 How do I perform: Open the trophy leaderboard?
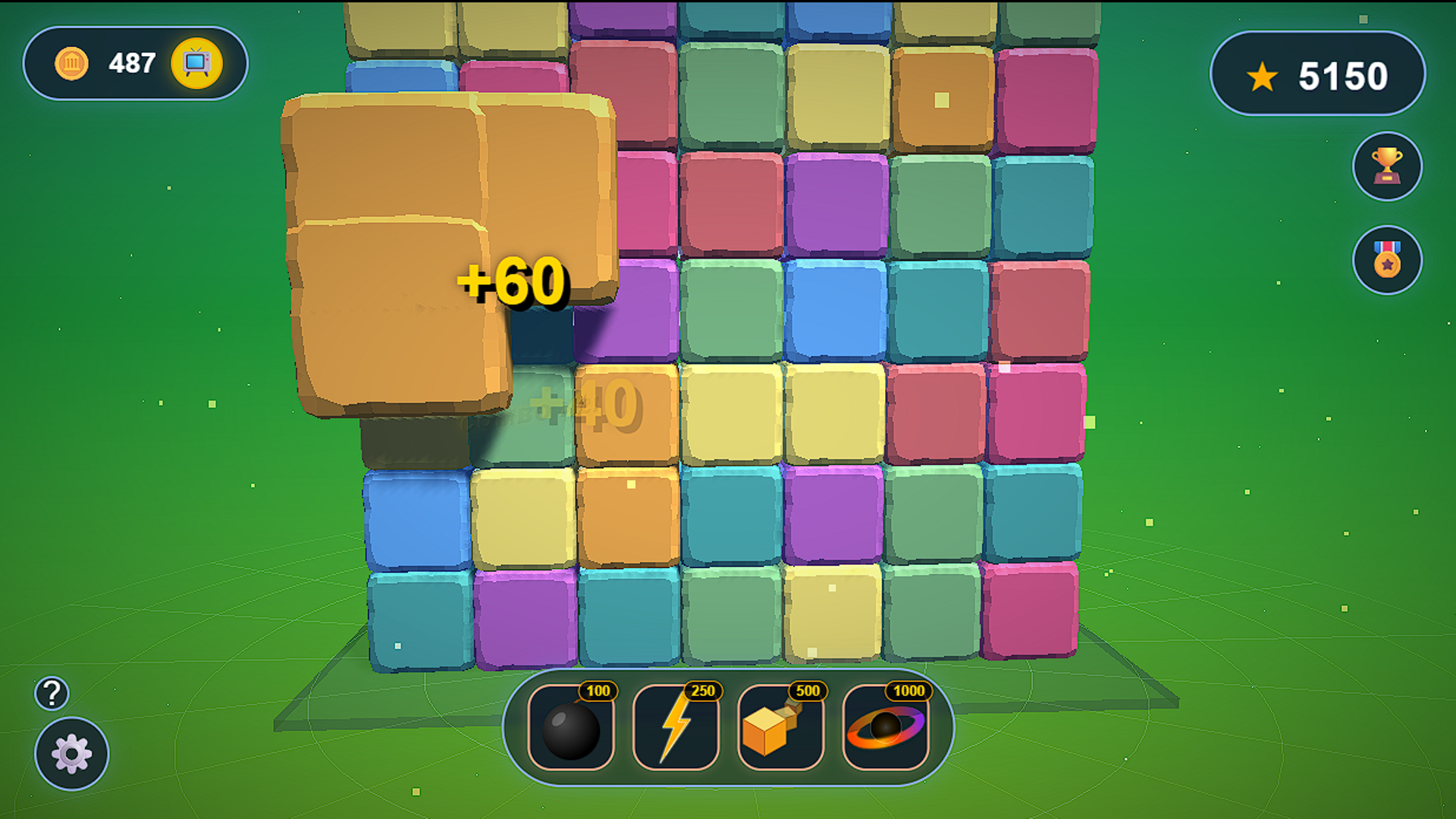coord(1387,166)
